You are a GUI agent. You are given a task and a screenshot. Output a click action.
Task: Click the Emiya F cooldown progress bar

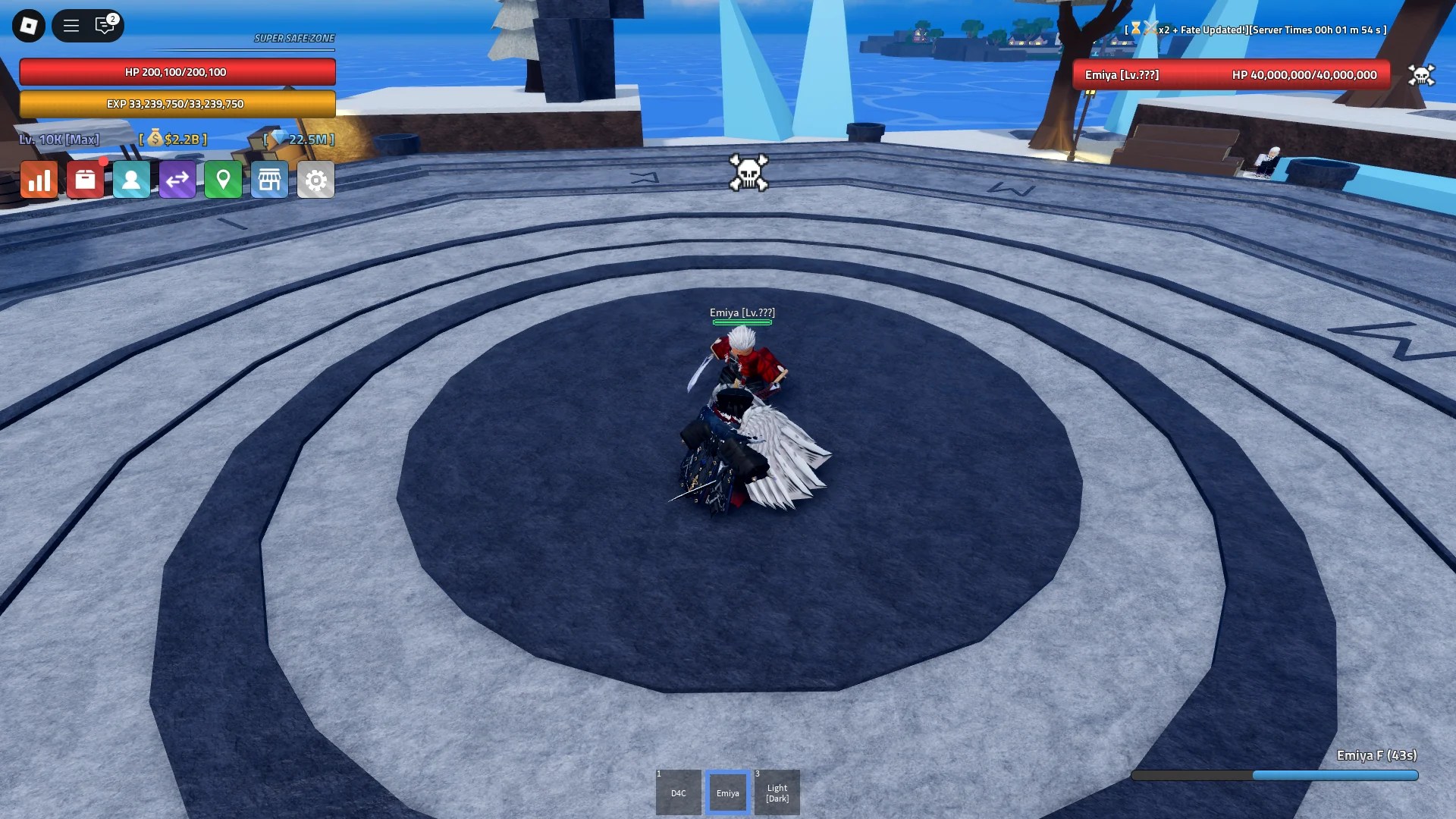pos(1274,776)
